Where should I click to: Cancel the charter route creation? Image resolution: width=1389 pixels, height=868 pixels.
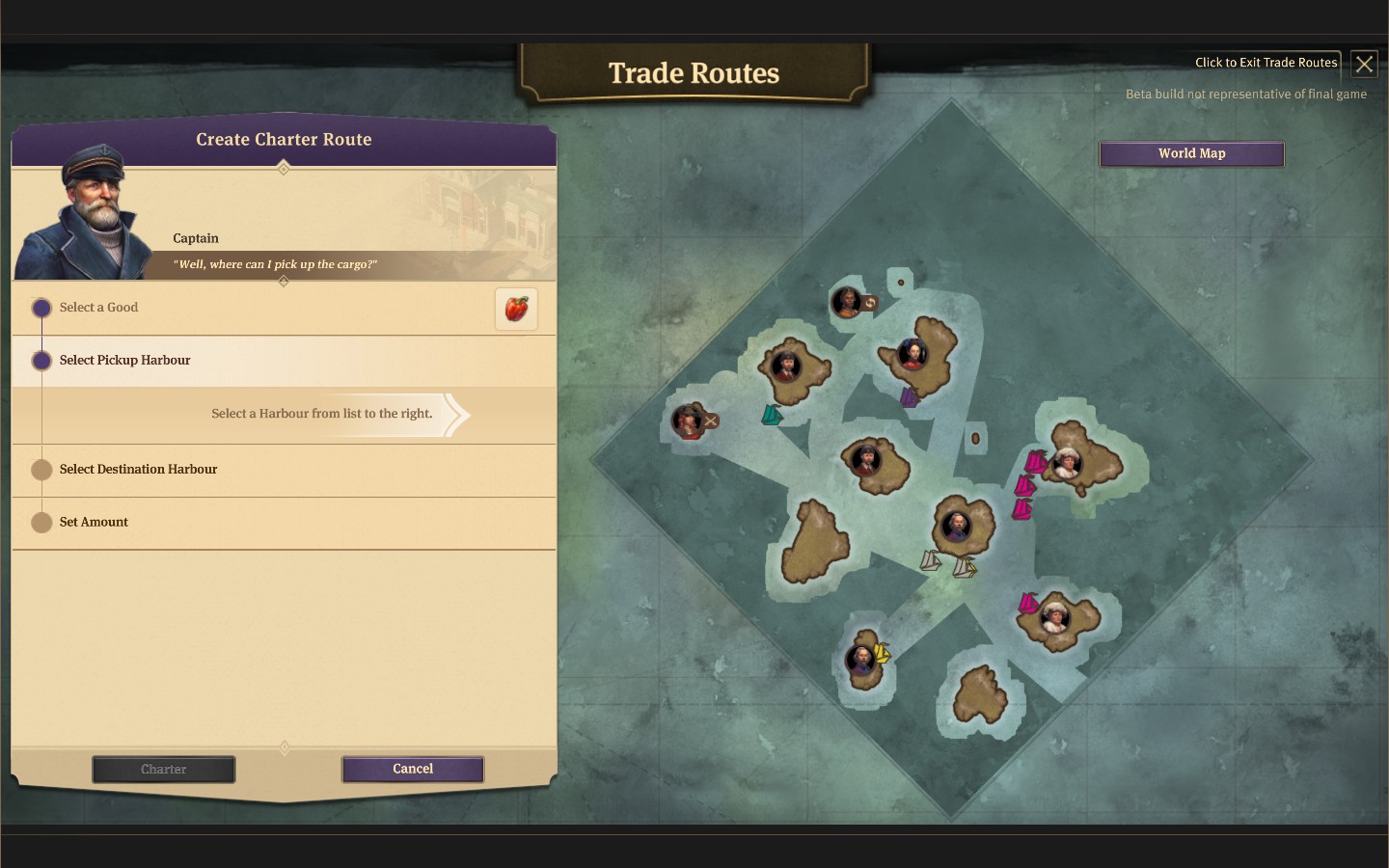(x=413, y=770)
